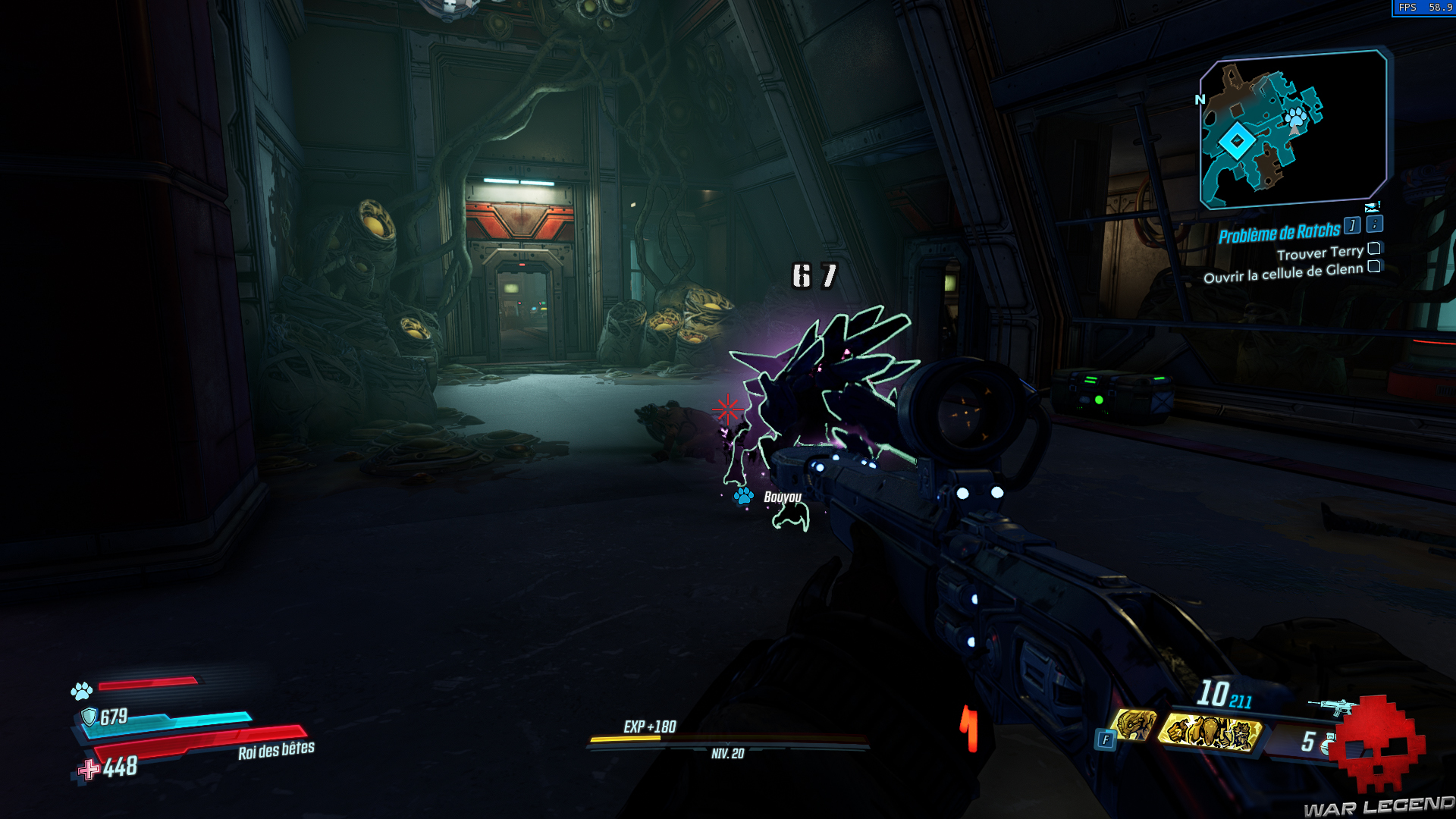The height and width of the screenshot is (819, 1456).
Task: Click the shield icon next to 679
Action: (x=89, y=717)
